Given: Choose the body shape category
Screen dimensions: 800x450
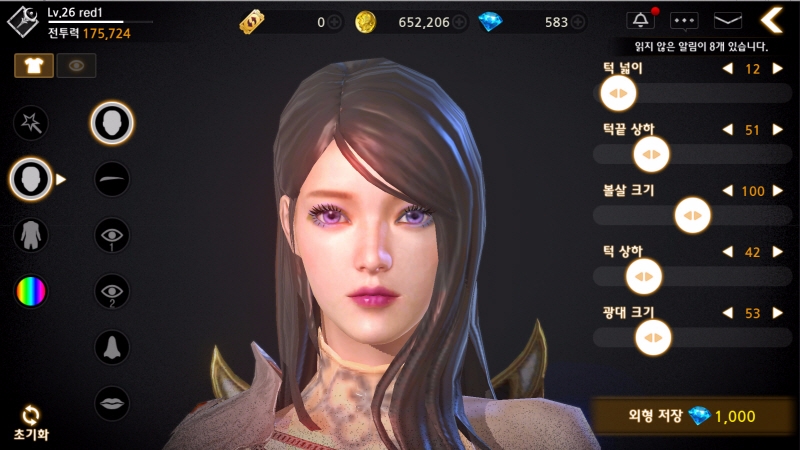Looking at the screenshot, I should (x=31, y=235).
